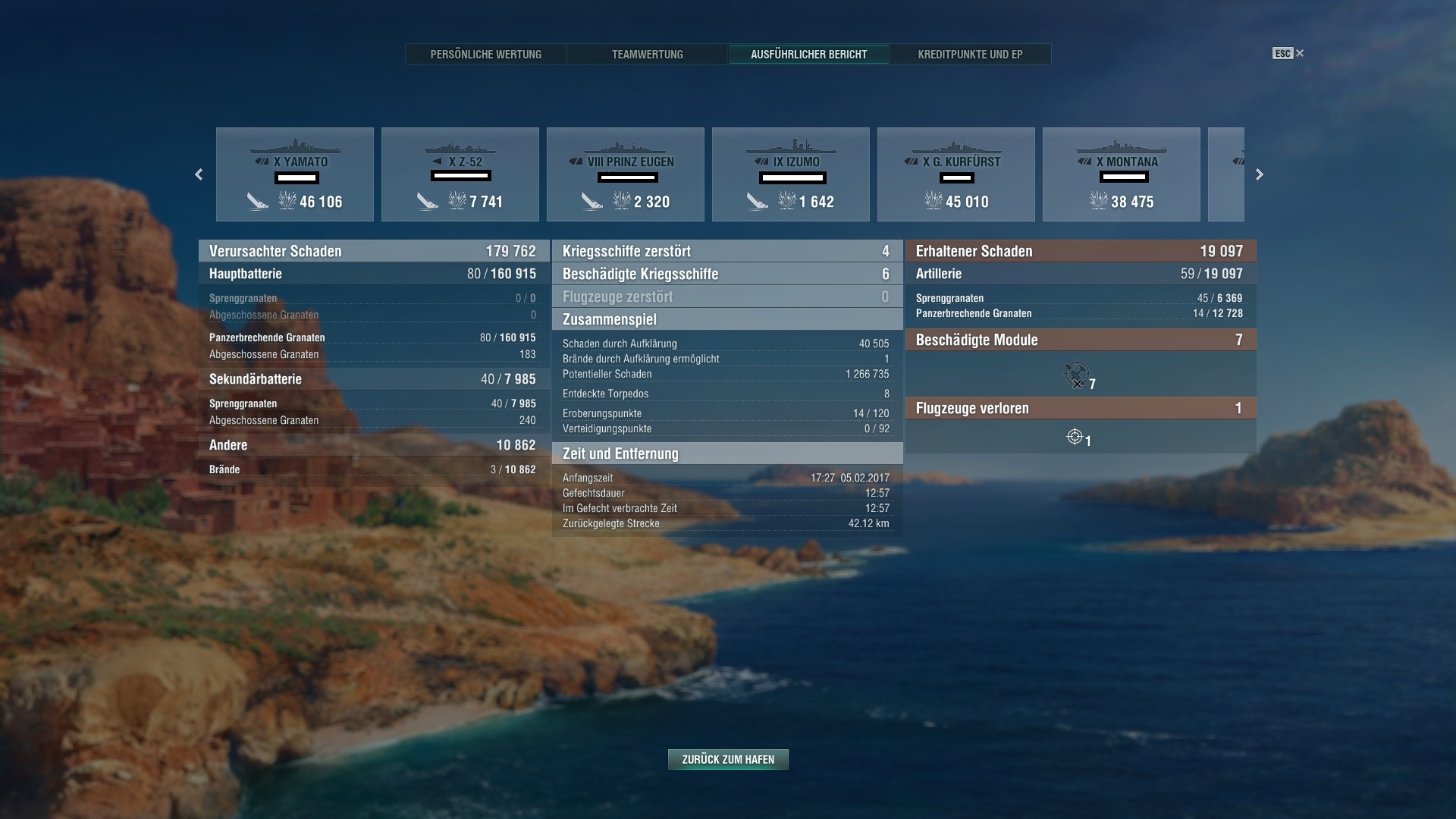Select the X G. Kurfürst card
This screenshot has height=819, width=1456.
pyautogui.click(x=956, y=174)
